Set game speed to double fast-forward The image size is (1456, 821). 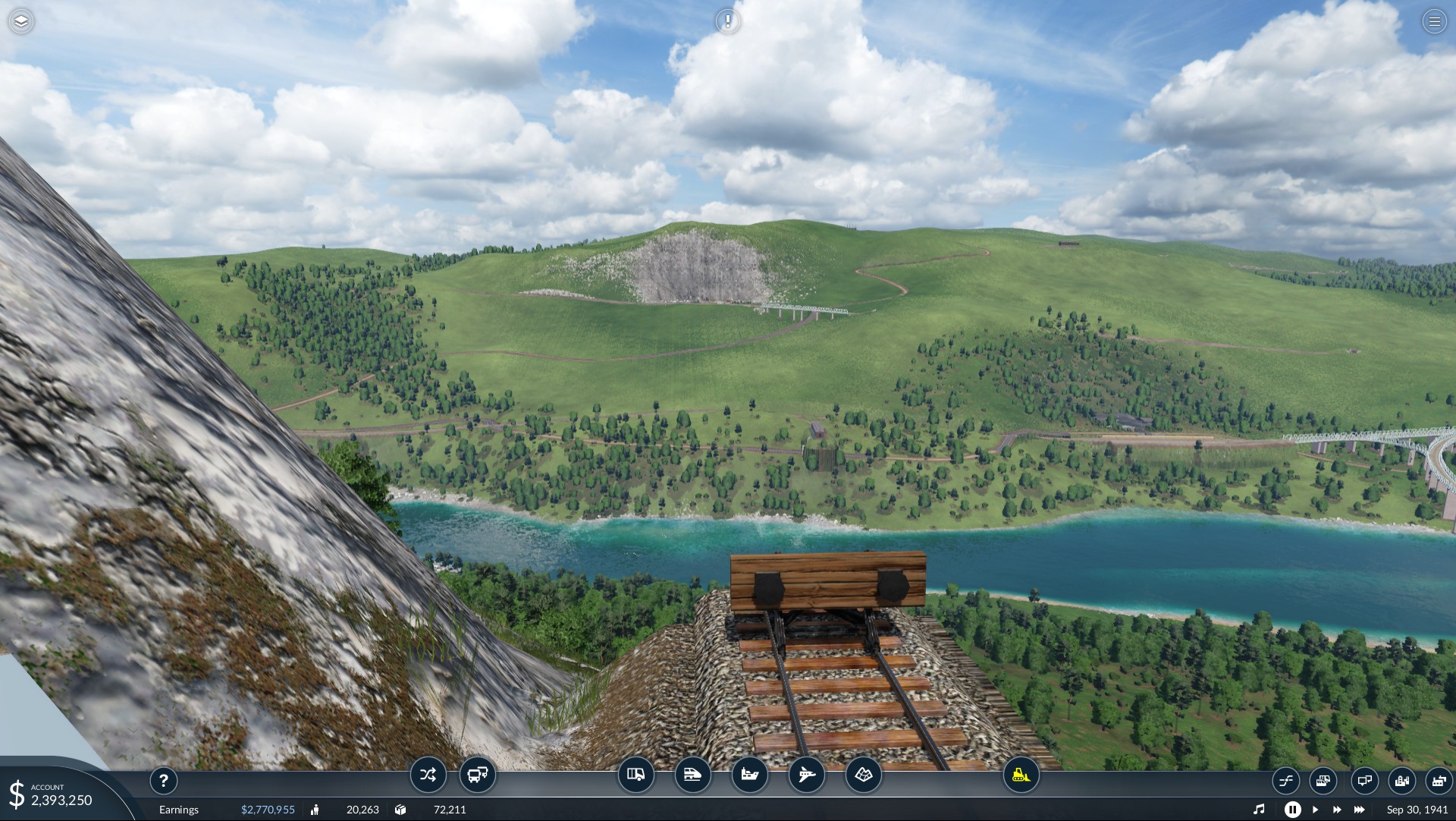[1337, 810]
